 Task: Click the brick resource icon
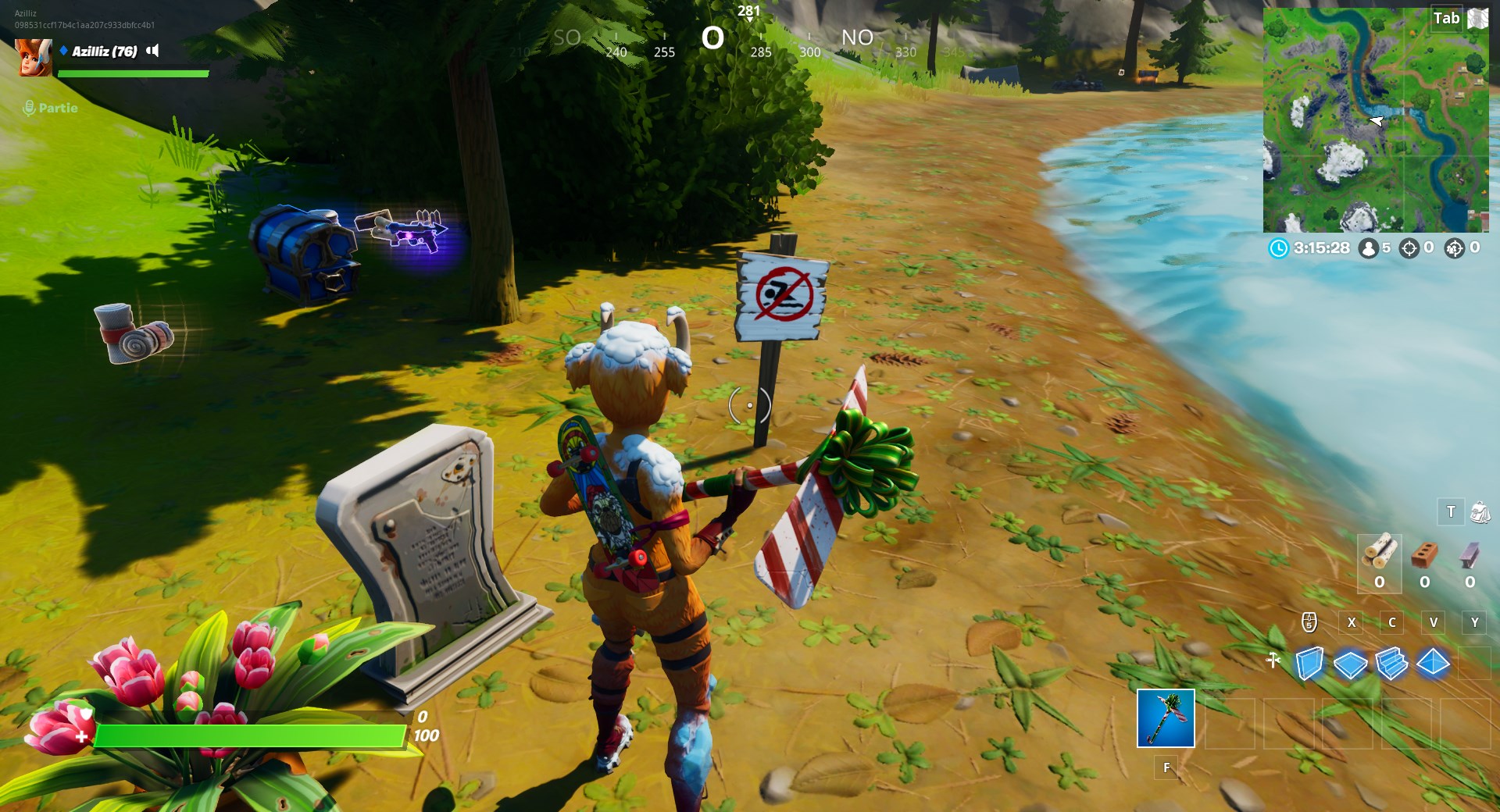(1424, 555)
